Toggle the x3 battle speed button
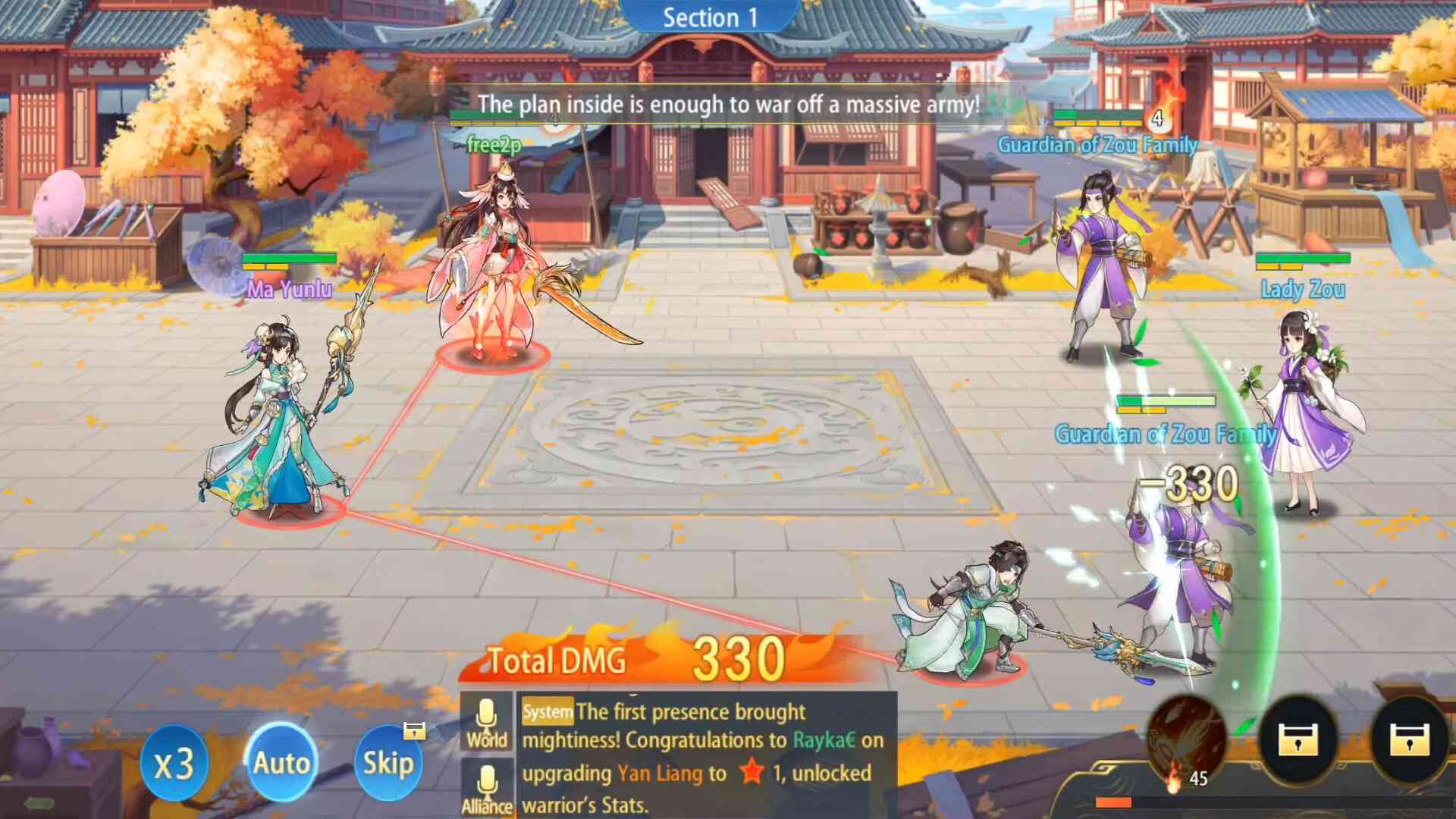The height and width of the screenshot is (819, 1456). point(174,763)
